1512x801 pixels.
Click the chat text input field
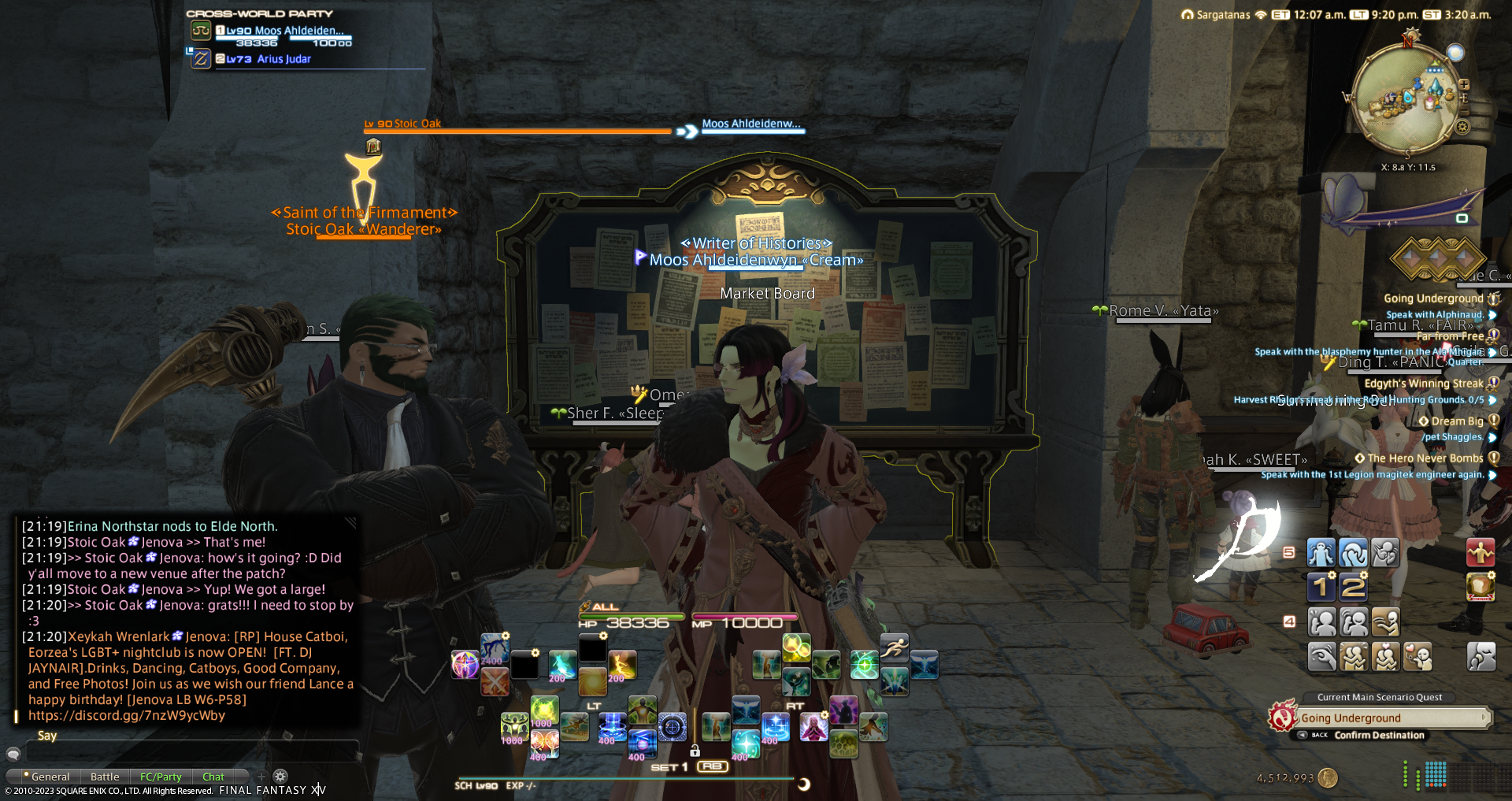pyautogui.click(x=189, y=753)
